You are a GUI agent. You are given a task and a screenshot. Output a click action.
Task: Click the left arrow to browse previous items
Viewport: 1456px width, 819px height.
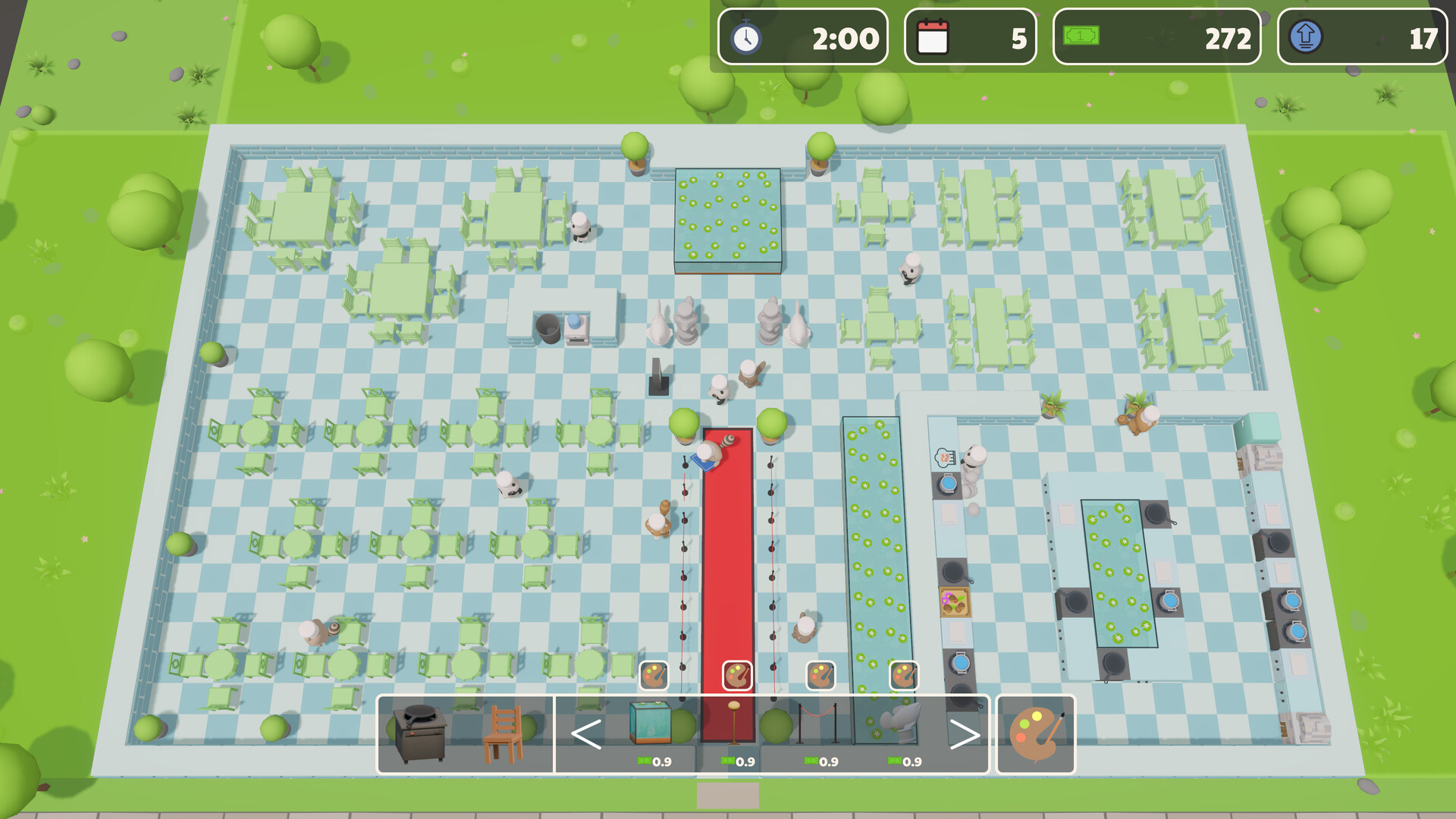[x=585, y=733]
